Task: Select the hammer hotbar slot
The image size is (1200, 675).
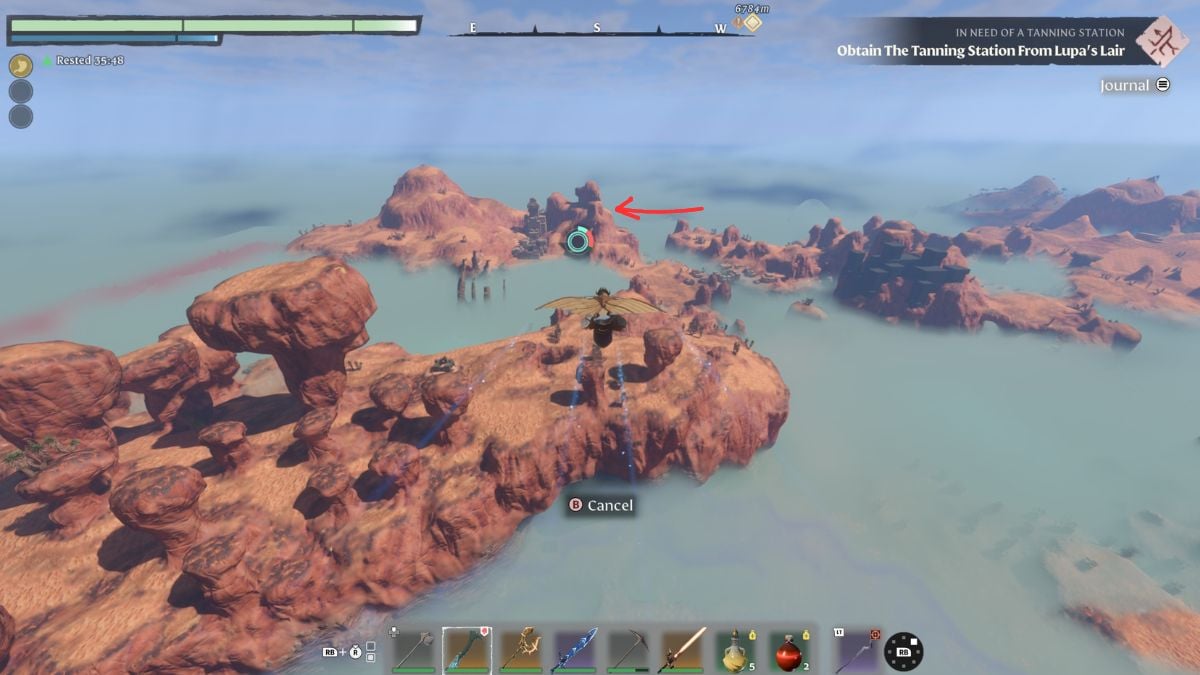Action: pos(413,650)
